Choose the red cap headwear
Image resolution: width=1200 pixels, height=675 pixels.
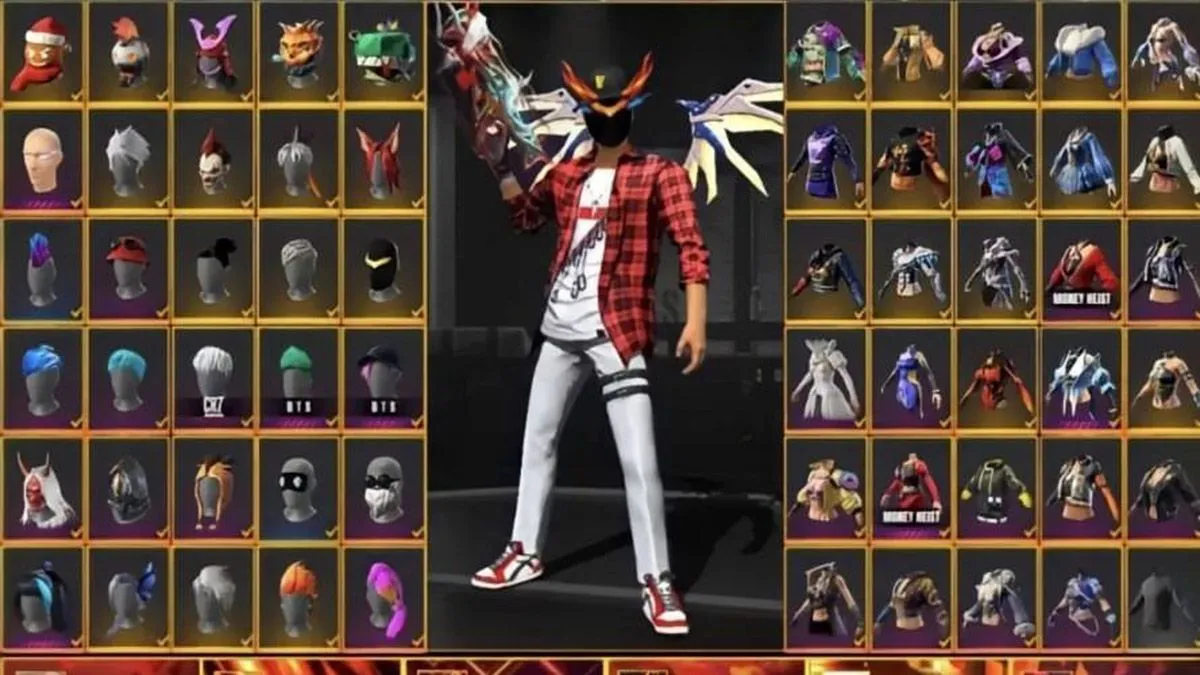point(129,267)
